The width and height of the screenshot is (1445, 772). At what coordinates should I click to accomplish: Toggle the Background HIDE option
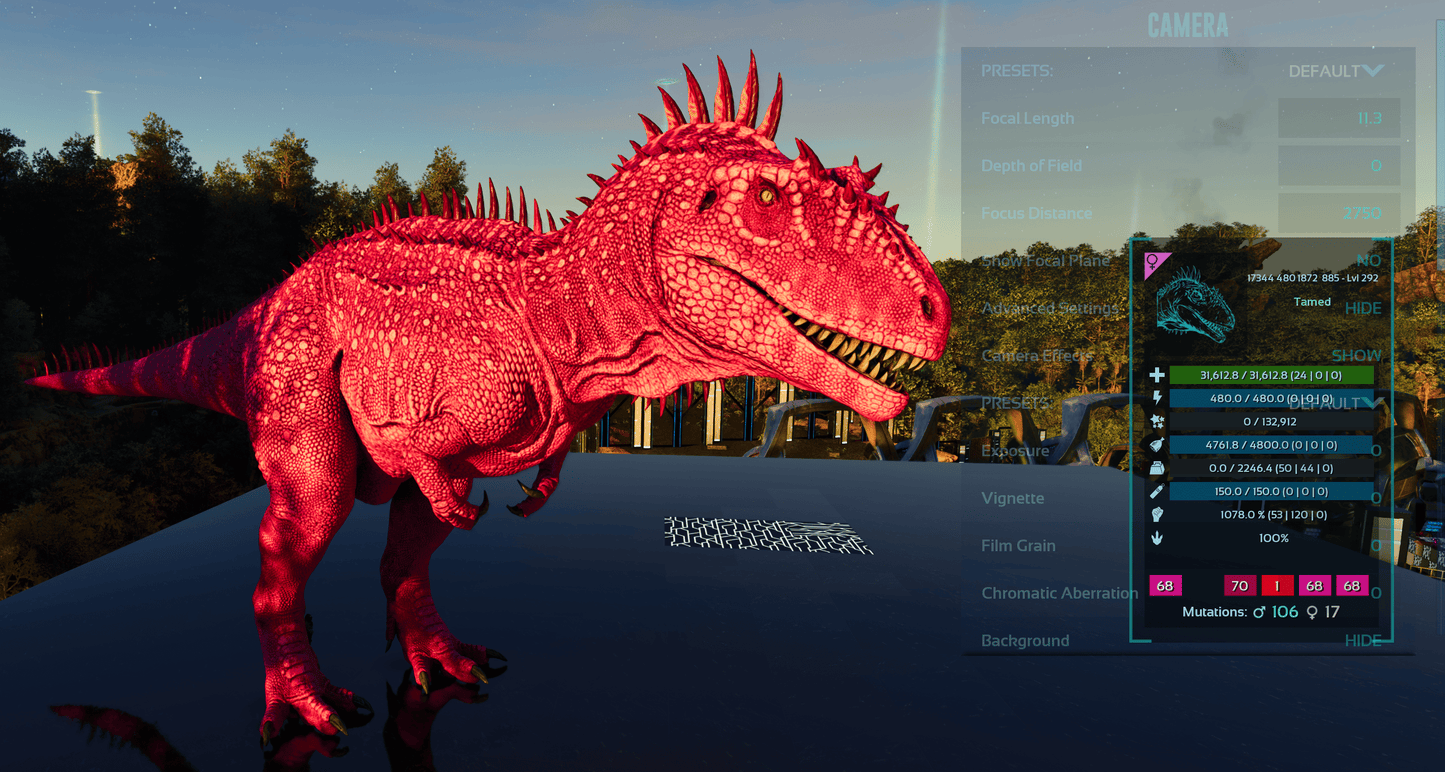(1362, 640)
